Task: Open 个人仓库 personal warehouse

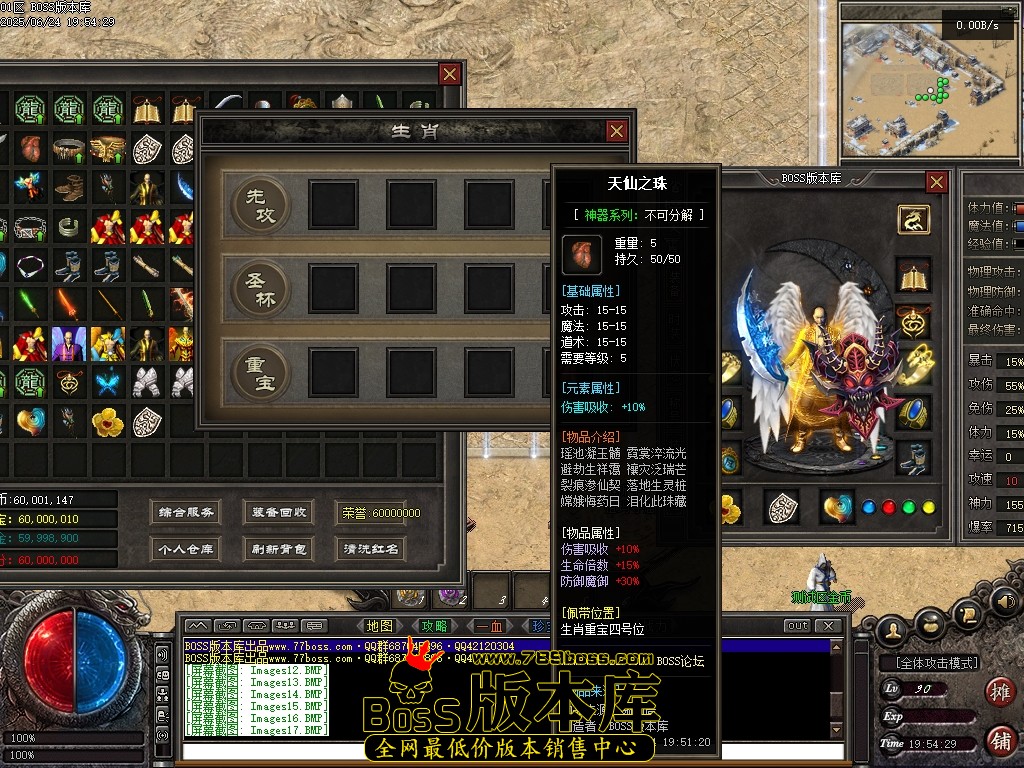Action: coord(187,549)
